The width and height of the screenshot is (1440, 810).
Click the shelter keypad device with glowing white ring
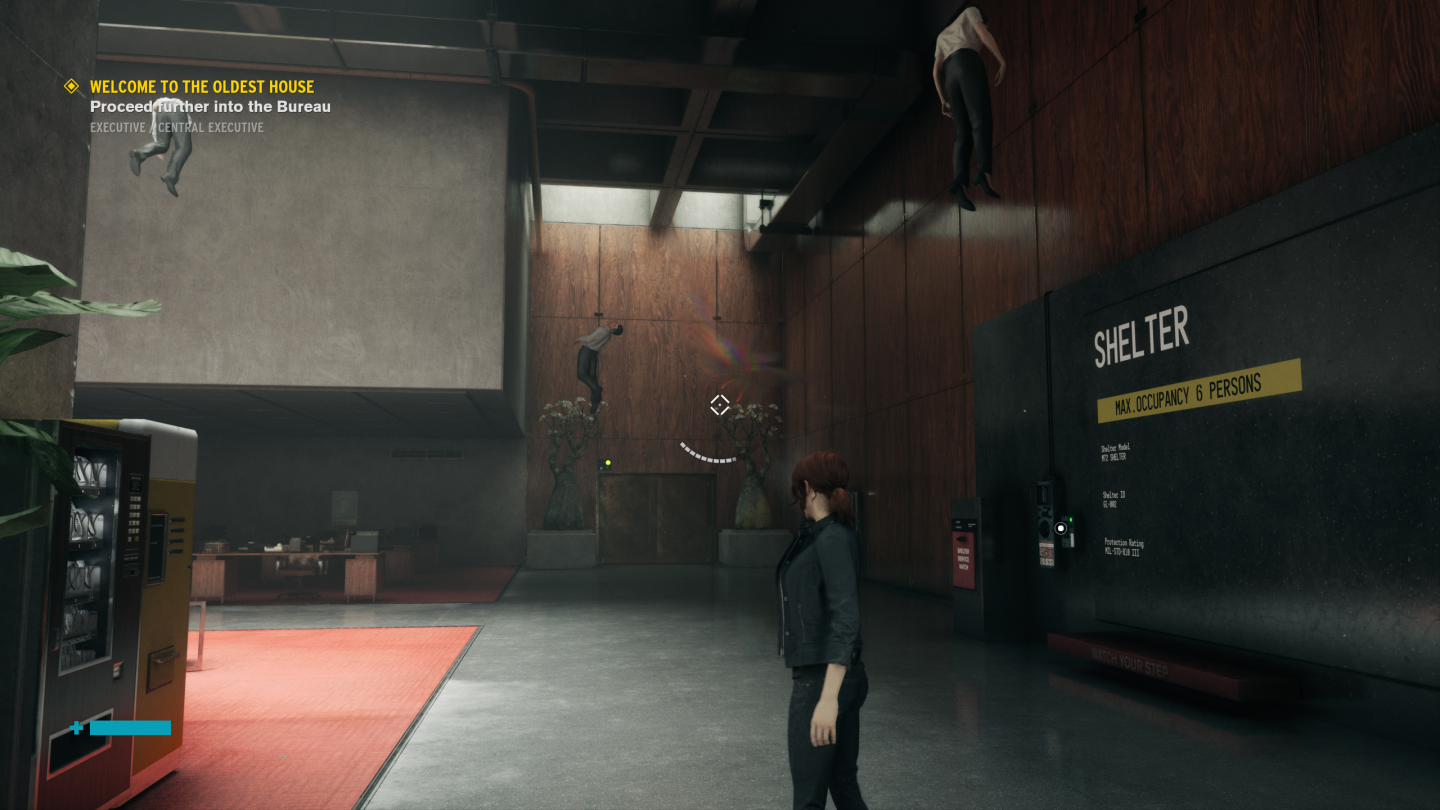[x=1061, y=527]
